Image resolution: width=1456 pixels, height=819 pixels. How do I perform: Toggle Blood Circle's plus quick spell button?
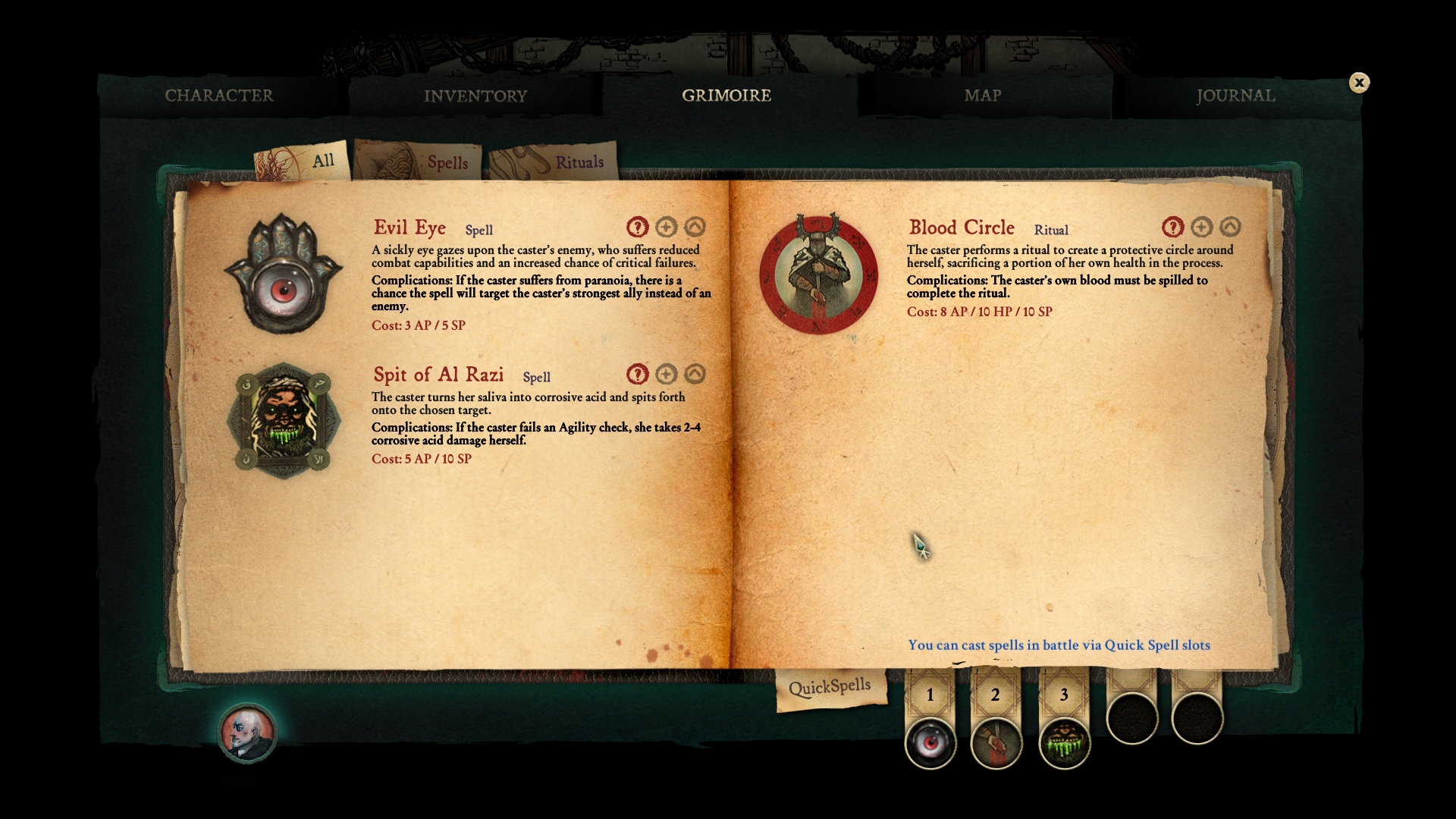pos(1202,226)
